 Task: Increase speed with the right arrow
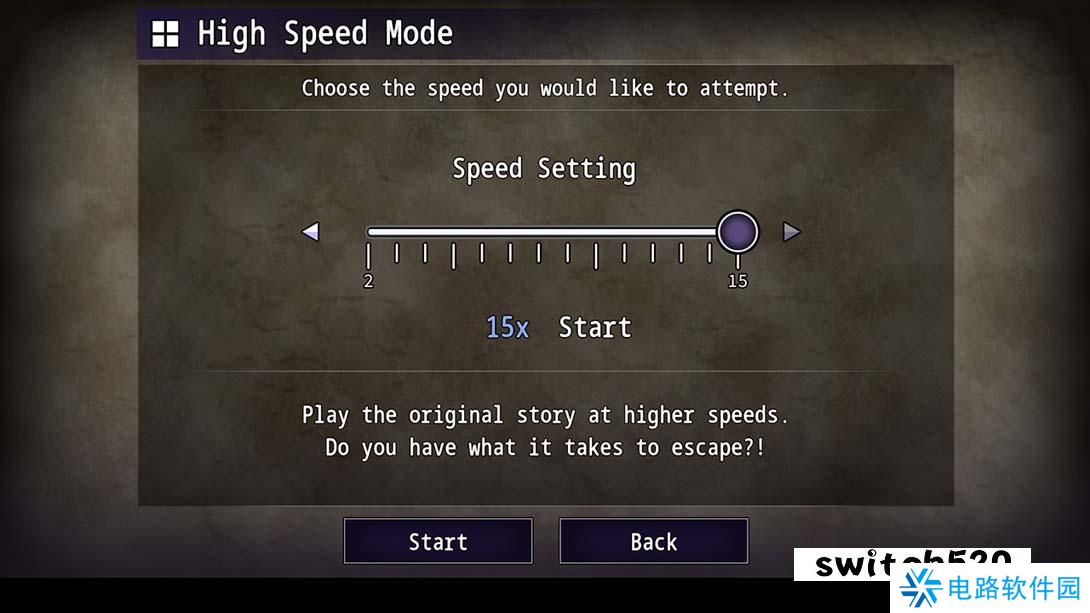(791, 232)
